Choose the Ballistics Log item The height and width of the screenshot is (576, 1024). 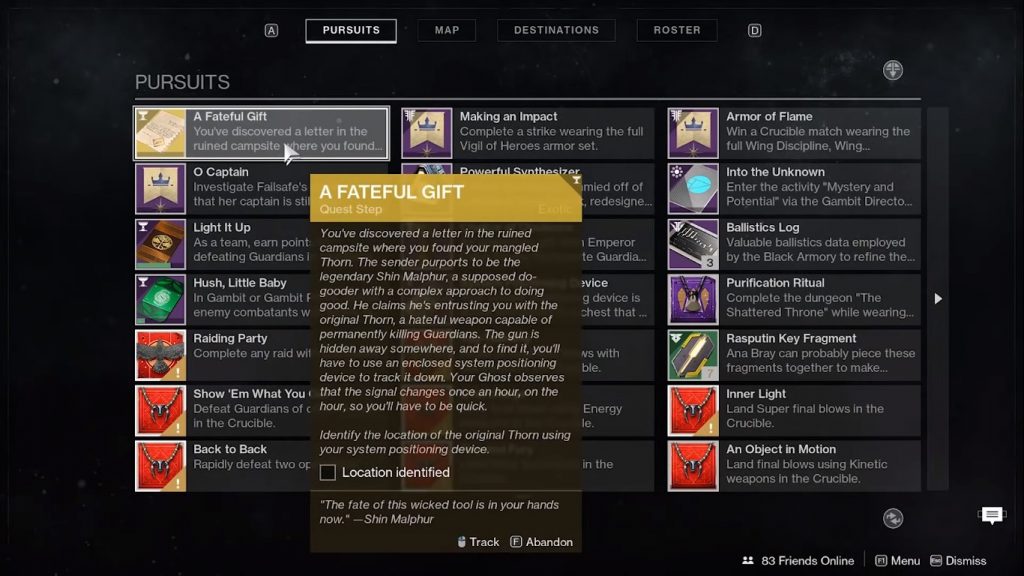(794, 244)
